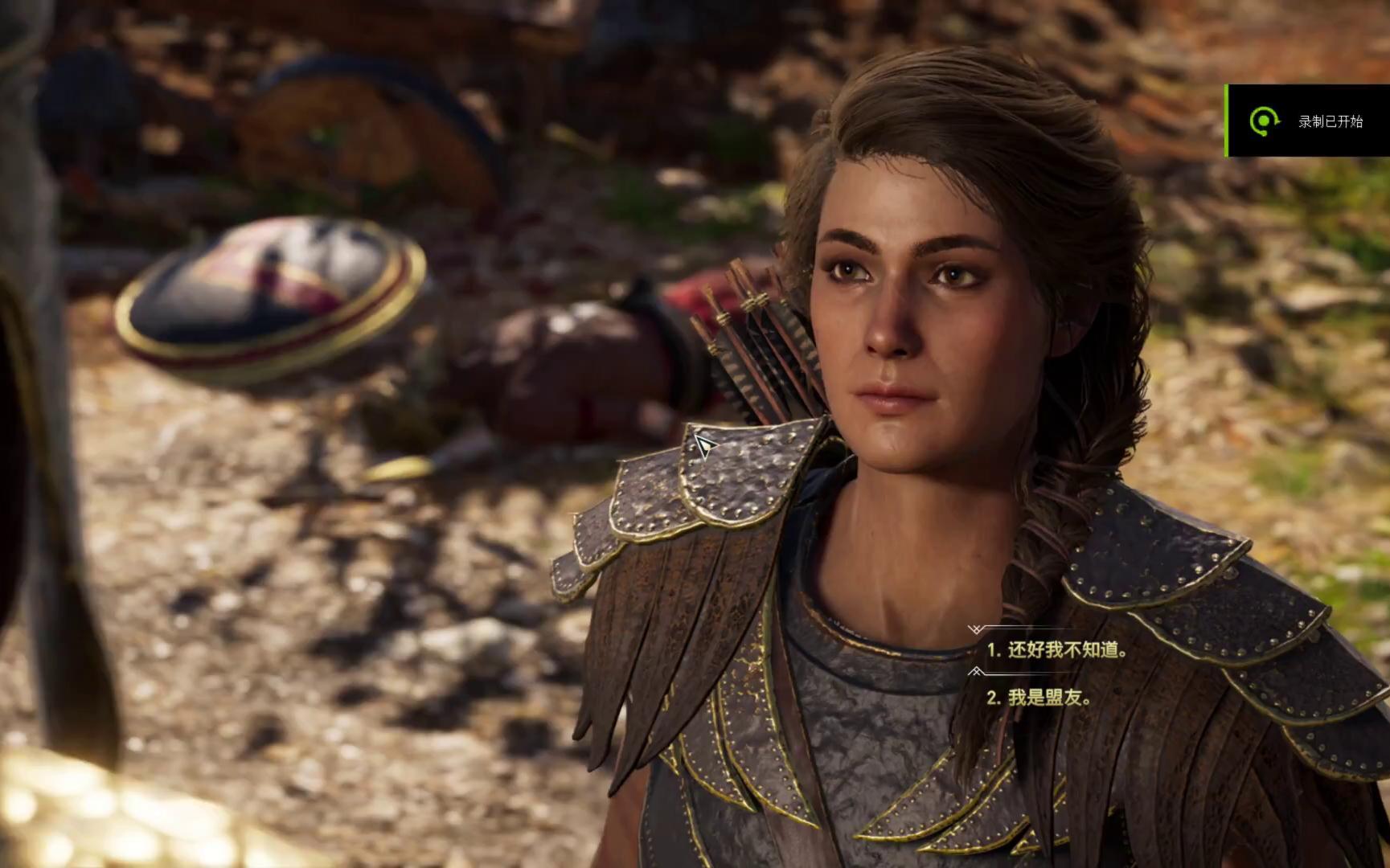Choose the reply "还好我不知道。"
1390x868 pixels.
click(1056, 650)
